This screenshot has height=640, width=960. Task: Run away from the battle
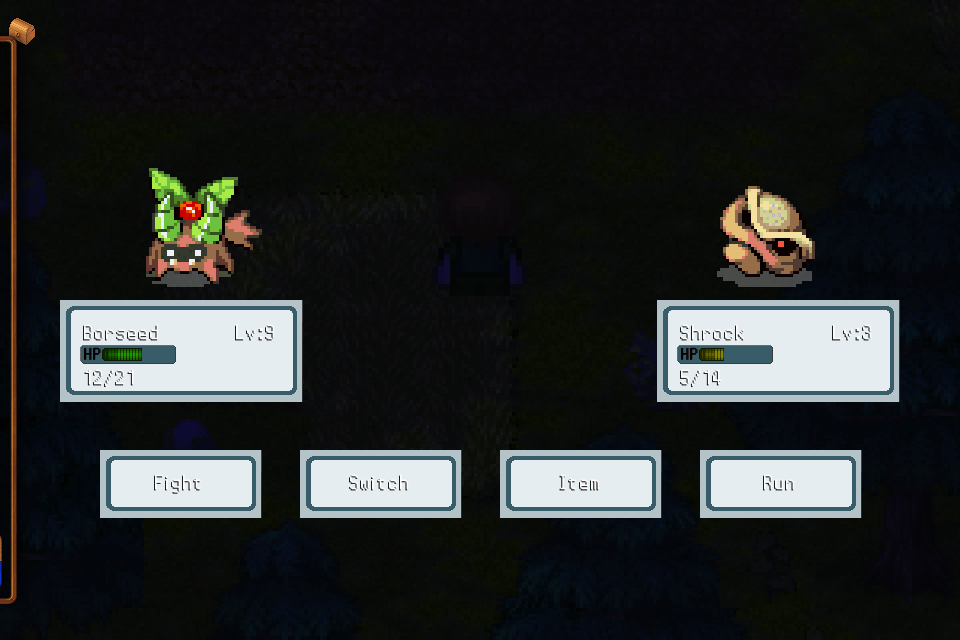coord(780,484)
